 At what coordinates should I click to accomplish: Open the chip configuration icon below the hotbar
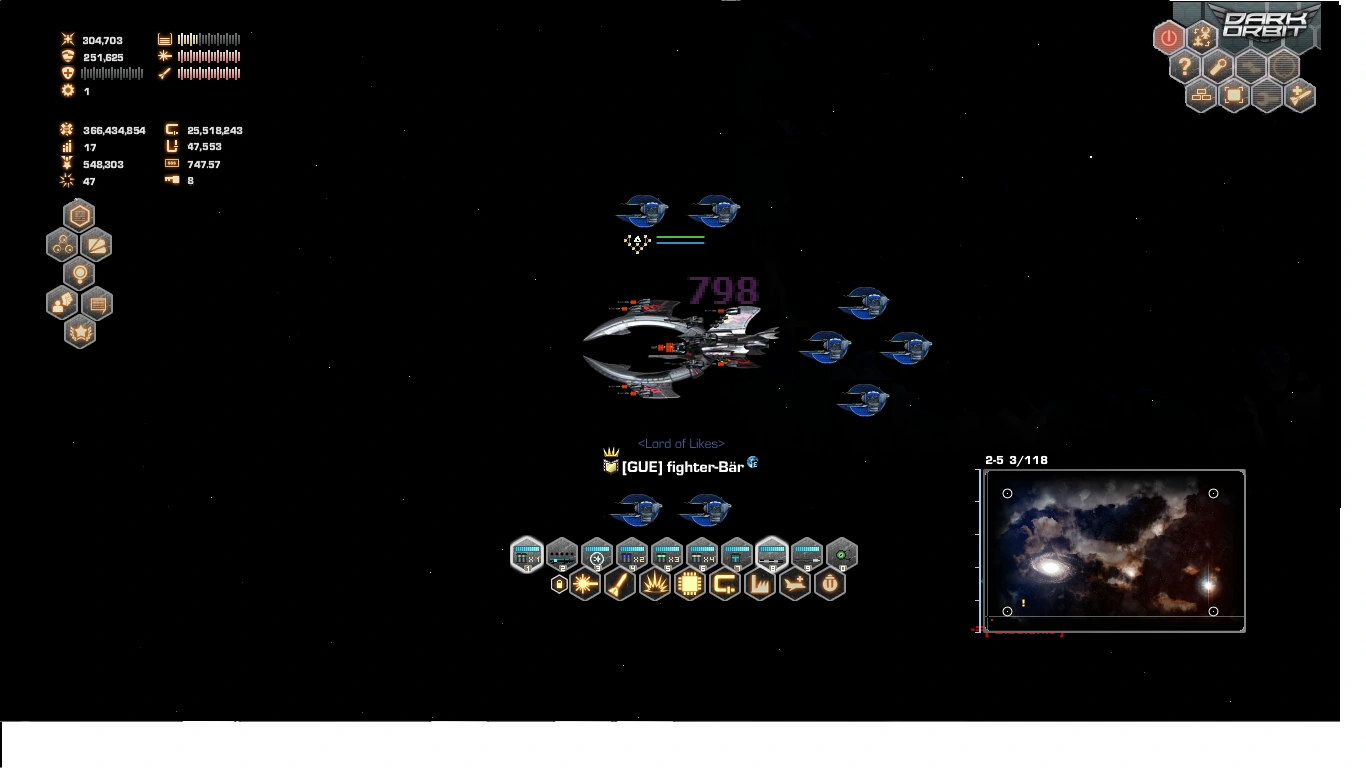(x=690, y=583)
